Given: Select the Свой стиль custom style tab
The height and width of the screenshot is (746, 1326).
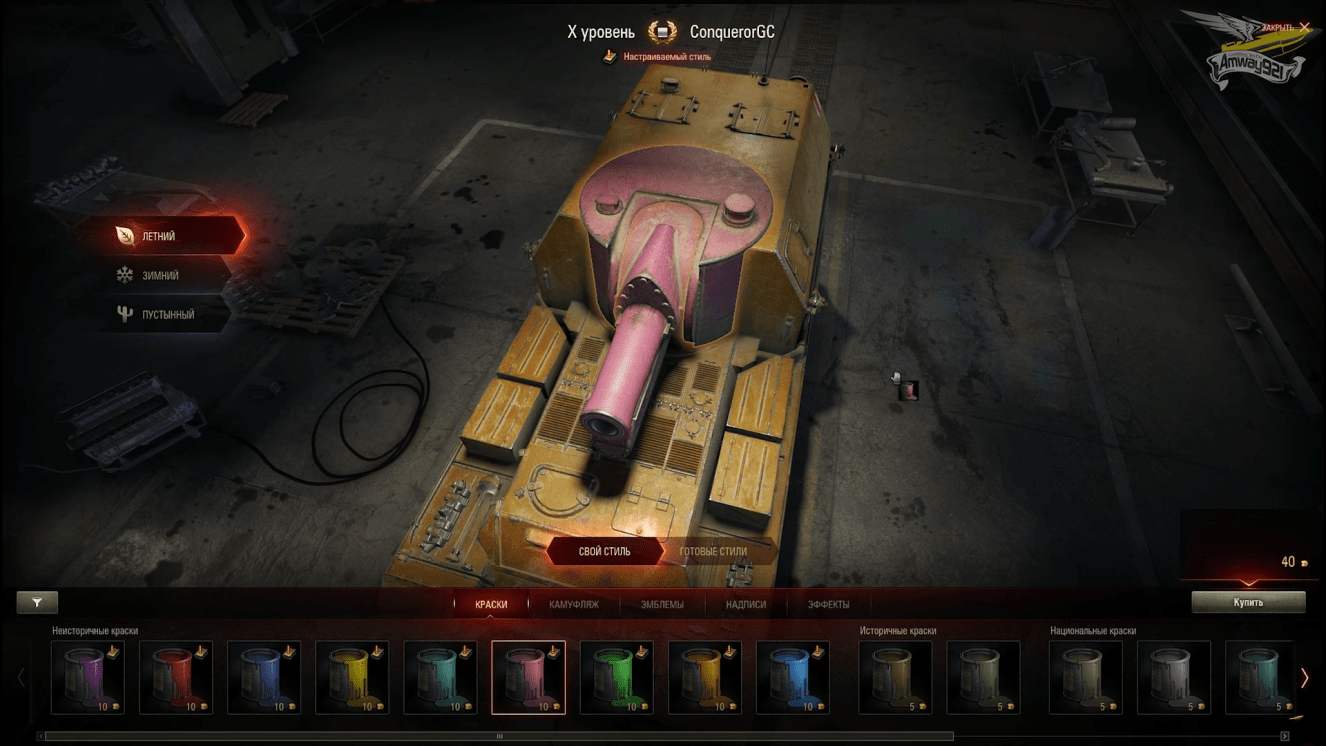Looking at the screenshot, I should (x=604, y=551).
